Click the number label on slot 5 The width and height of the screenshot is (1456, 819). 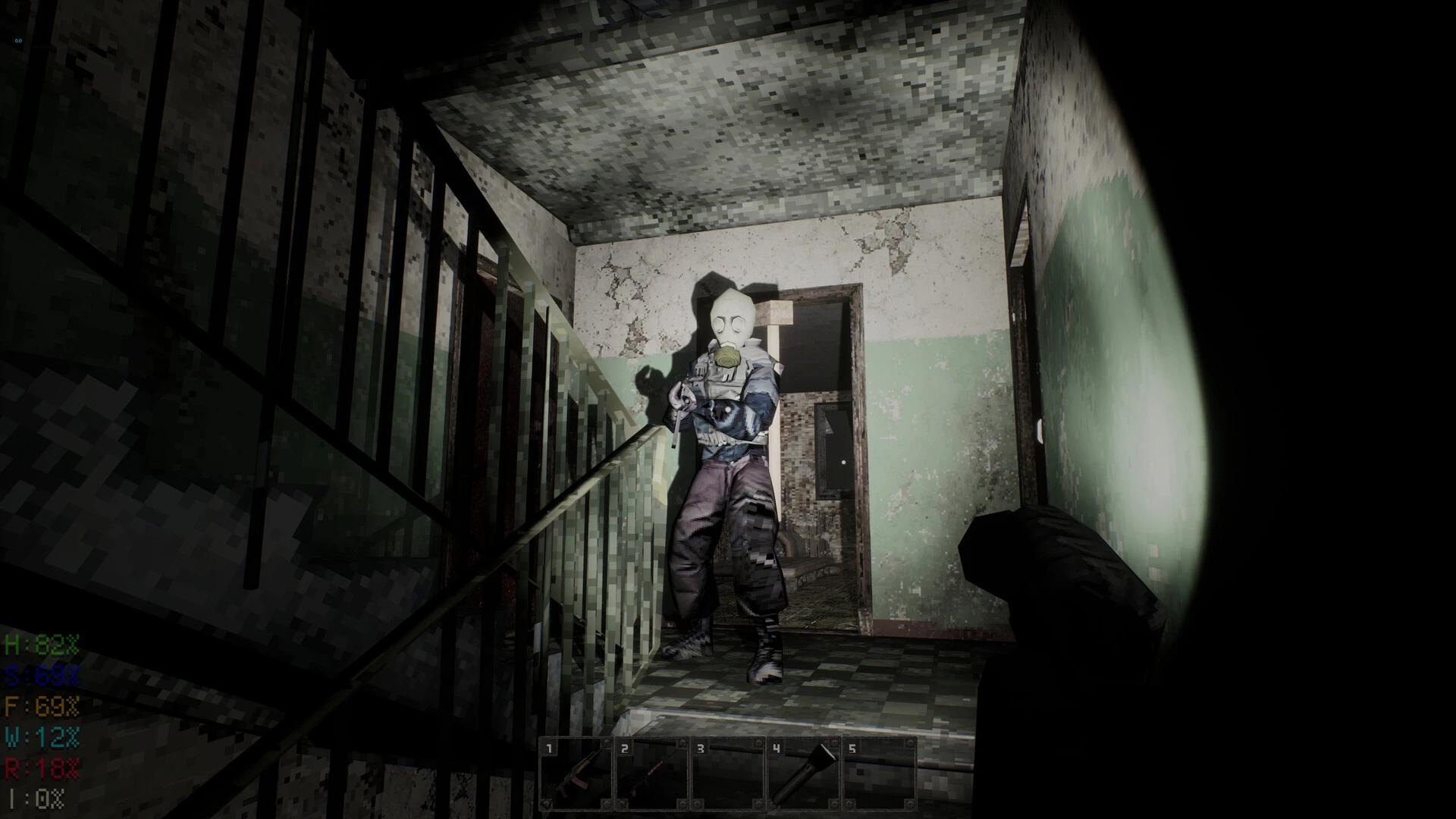pos(853,749)
